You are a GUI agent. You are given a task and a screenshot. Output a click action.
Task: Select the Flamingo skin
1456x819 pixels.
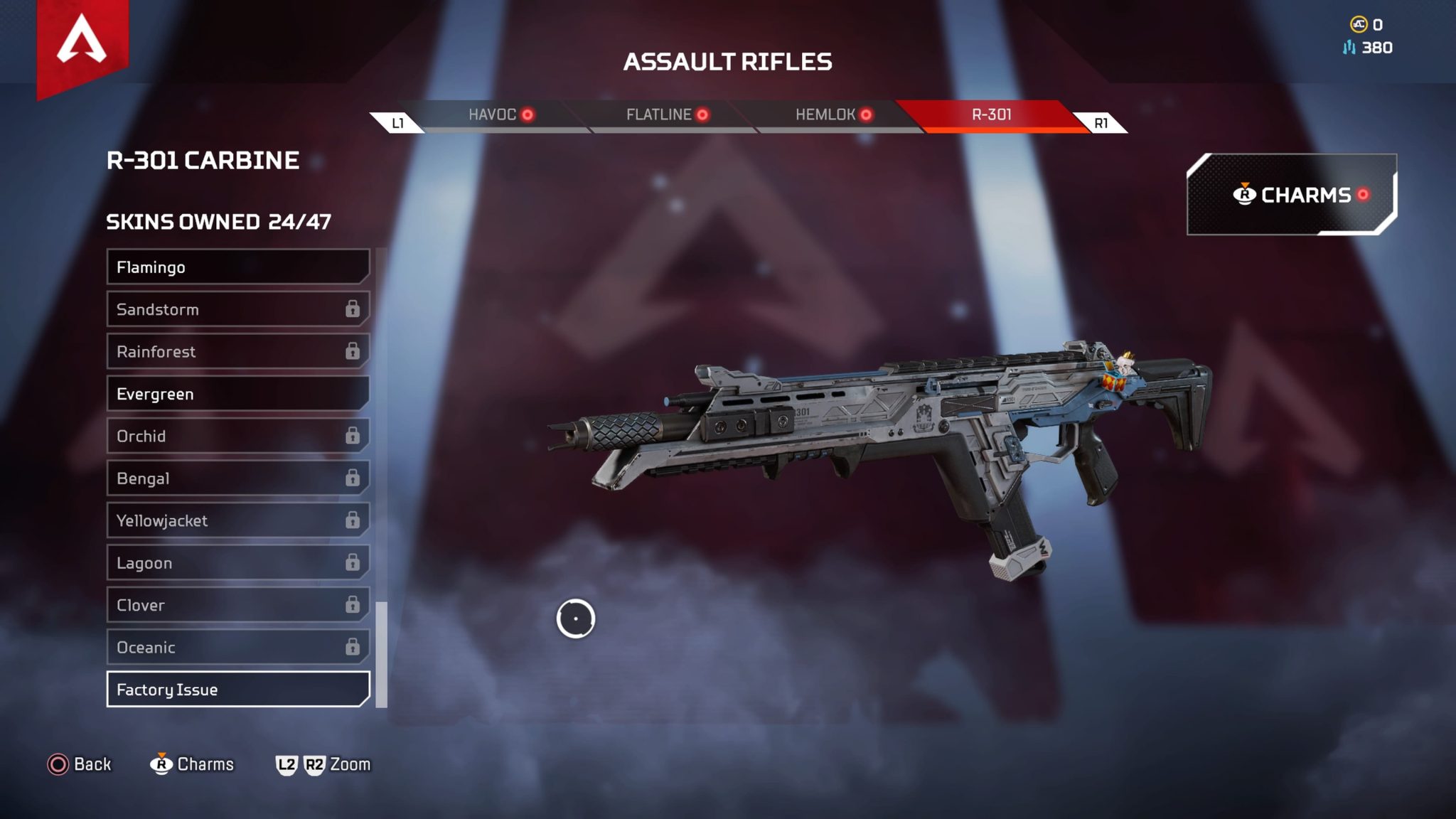(237, 267)
